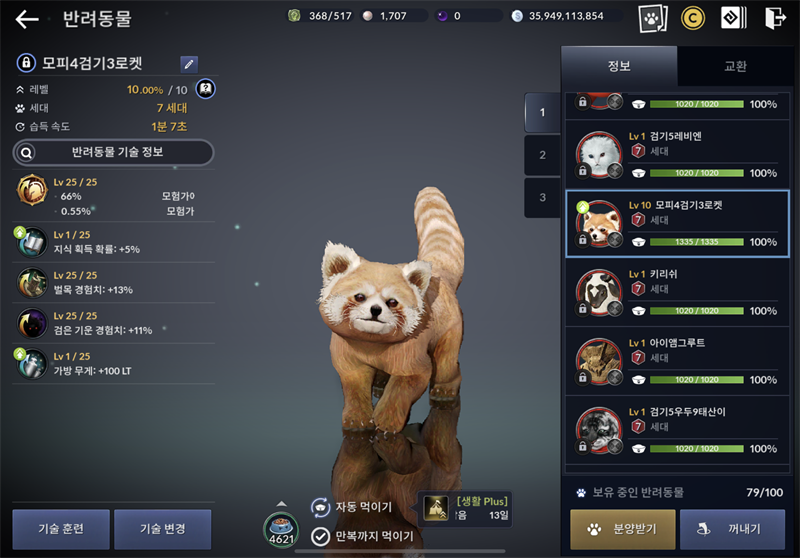The height and width of the screenshot is (558, 800).
Task: Go back using the arrow button
Action: (x=27, y=18)
